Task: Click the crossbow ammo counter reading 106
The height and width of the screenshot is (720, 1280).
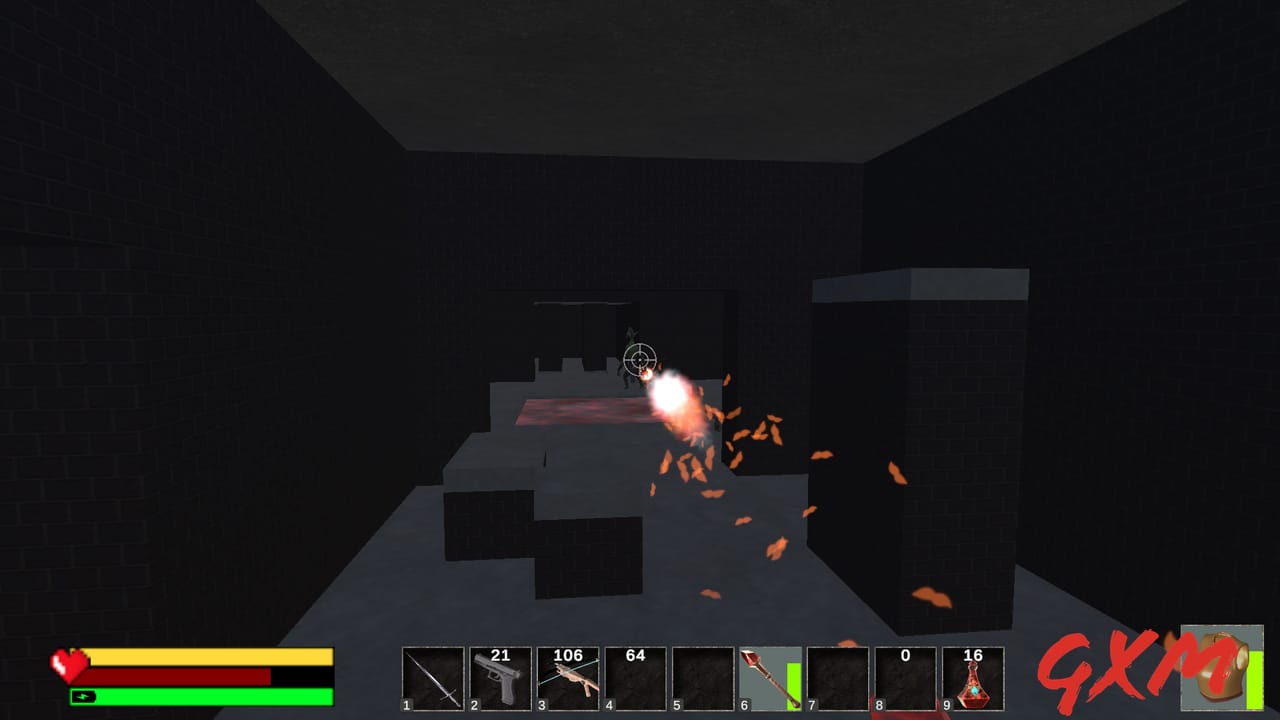Action: 570,653
